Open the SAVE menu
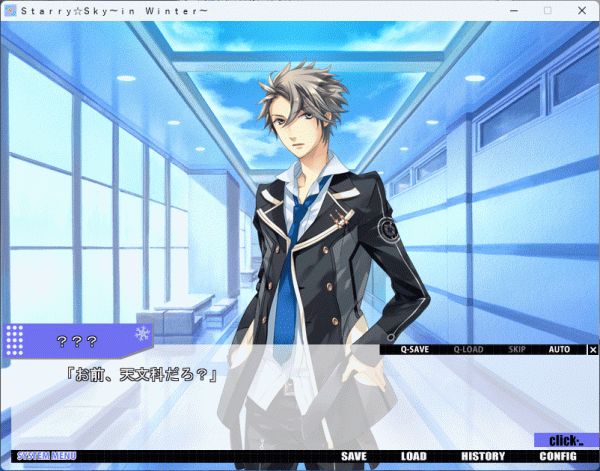This screenshot has height=471, width=600. click(354, 457)
